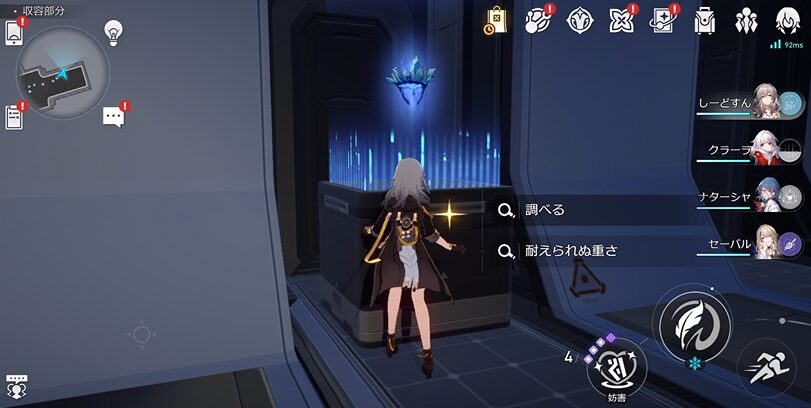Open the three-figure team setup icon
The height and width of the screenshot is (408, 811).
pos(747,20)
